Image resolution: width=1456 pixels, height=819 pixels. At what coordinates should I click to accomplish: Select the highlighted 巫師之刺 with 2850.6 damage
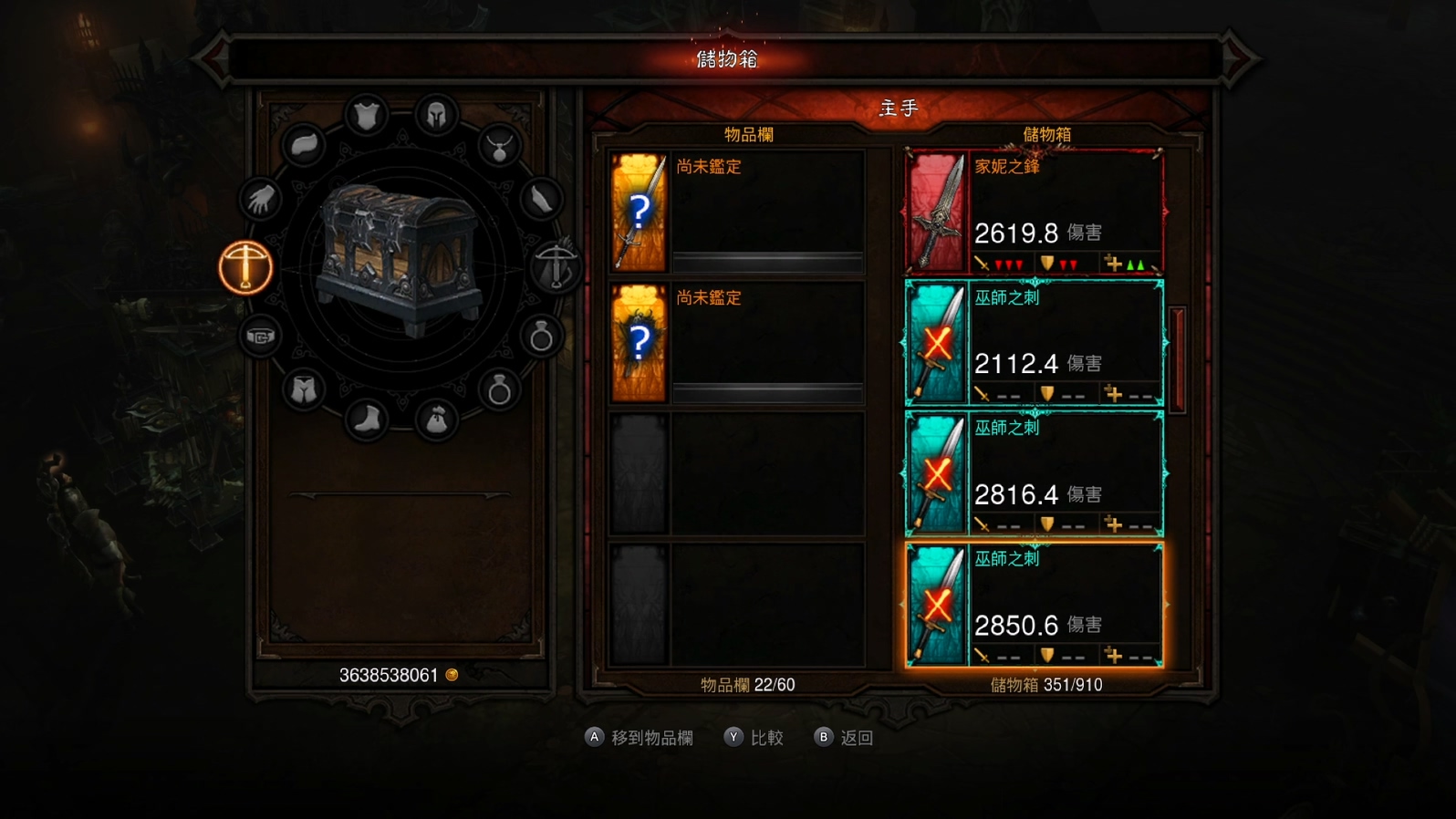point(1034,605)
